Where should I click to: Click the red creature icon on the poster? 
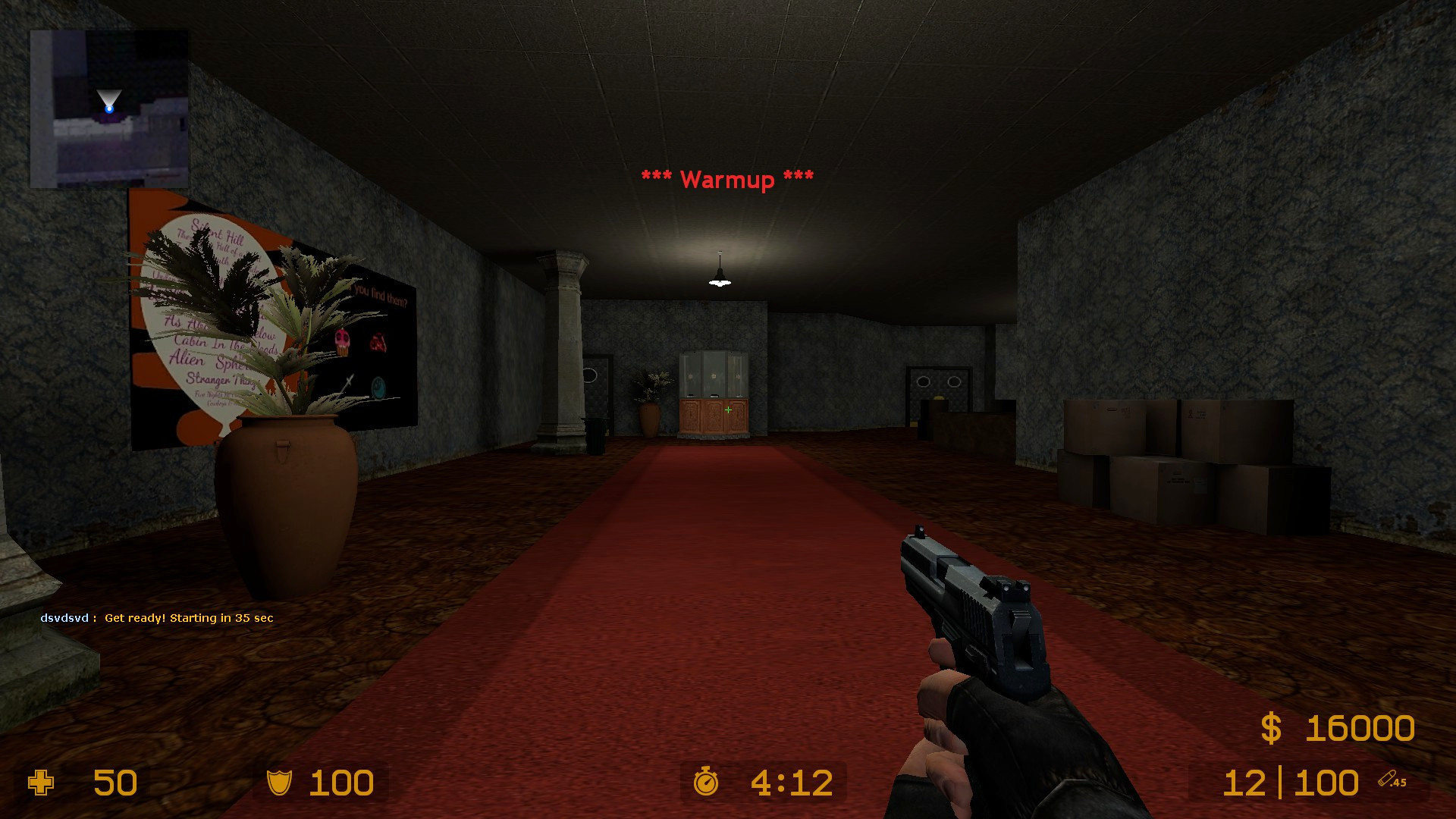378,342
